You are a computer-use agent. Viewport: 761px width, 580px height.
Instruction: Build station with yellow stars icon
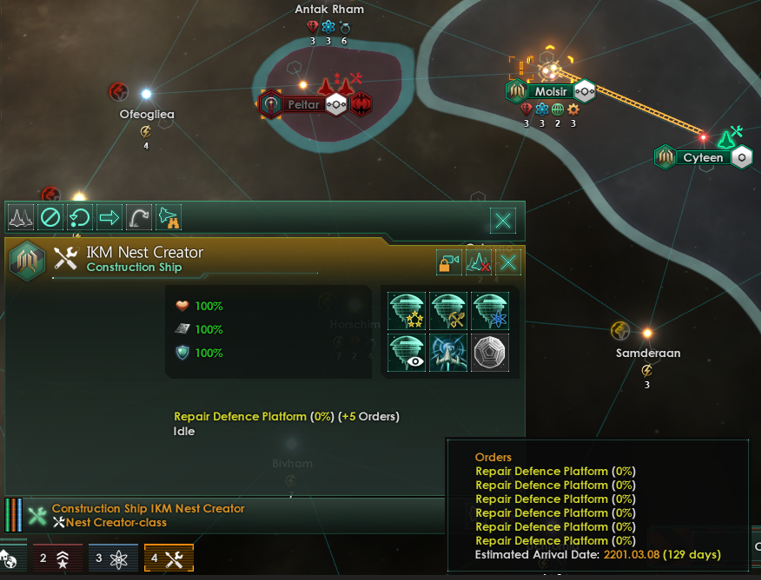407,311
